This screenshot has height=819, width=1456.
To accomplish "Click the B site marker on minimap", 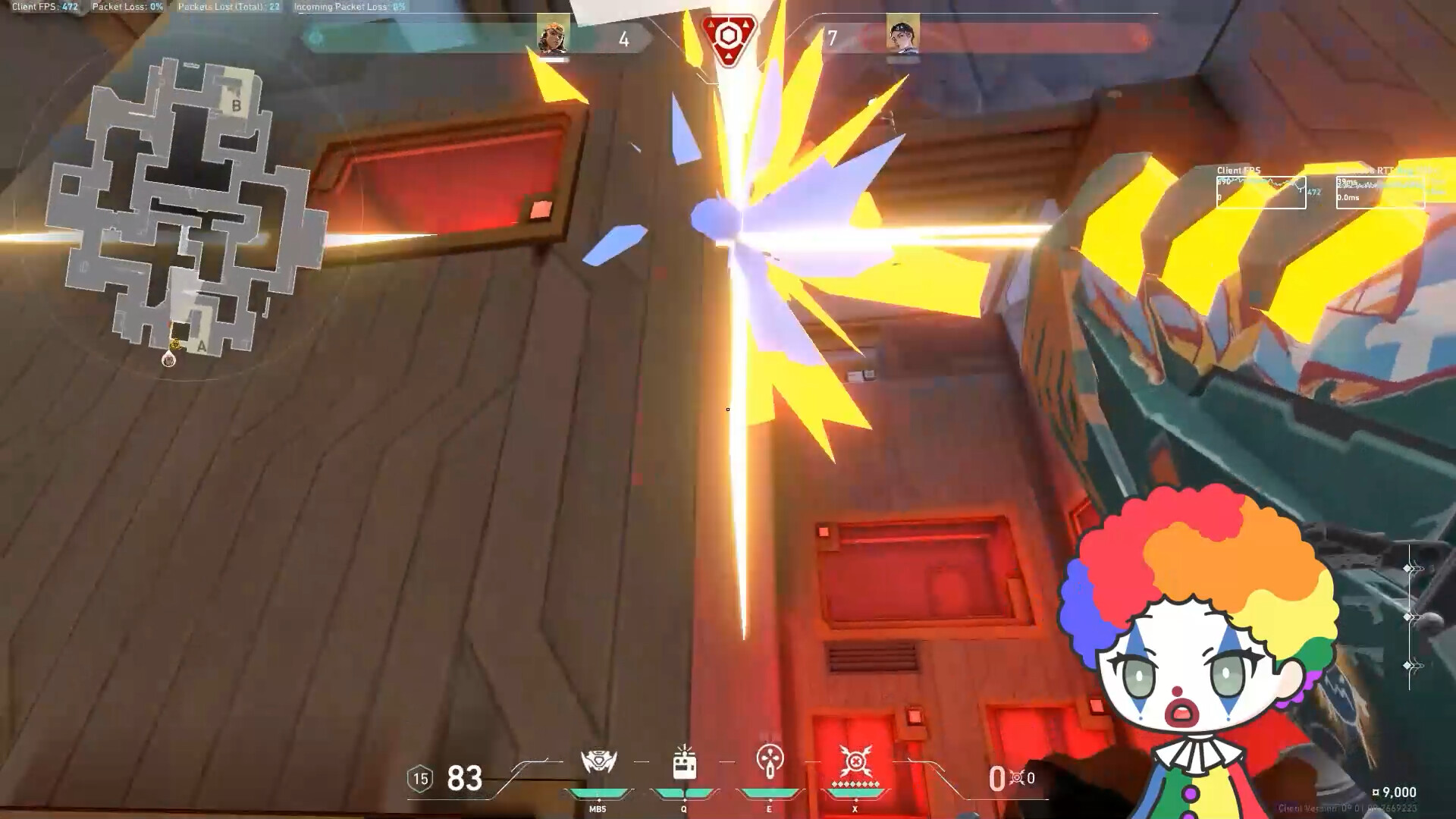I will coord(236,106).
